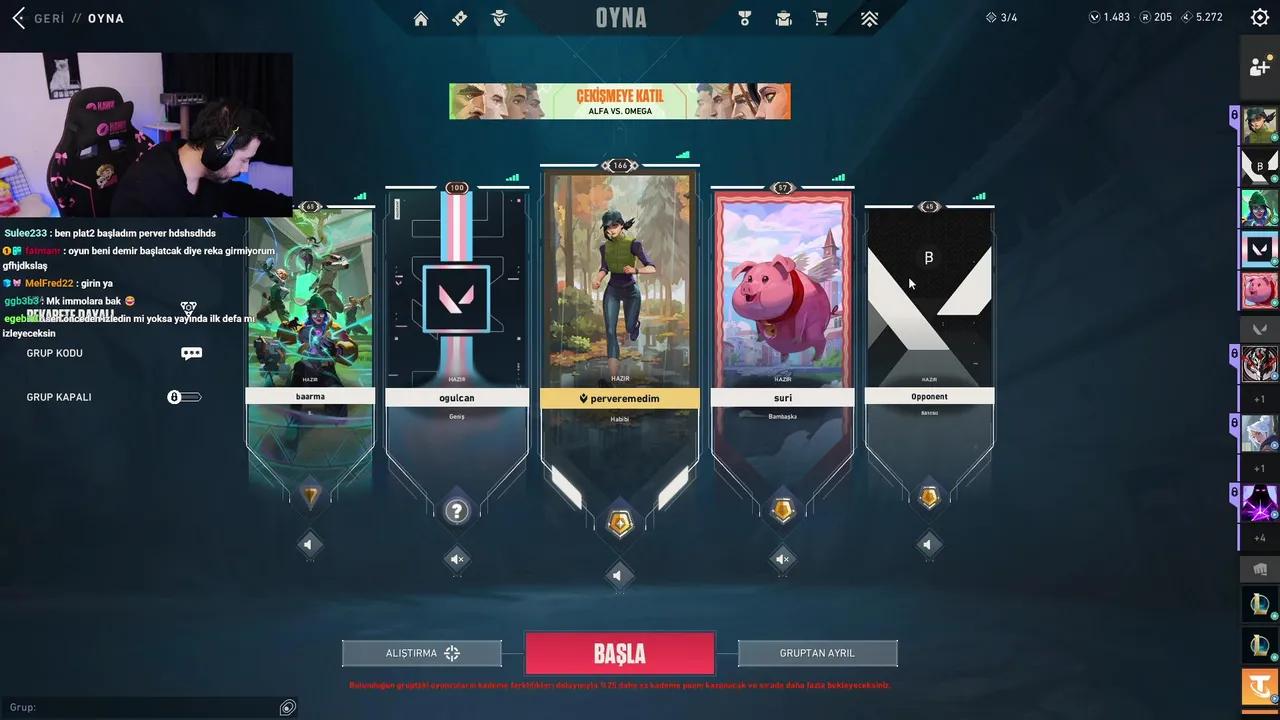Mute ogulcan's voice under his player card
1280x720 pixels.
pyautogui.click(x=456, y=559)
